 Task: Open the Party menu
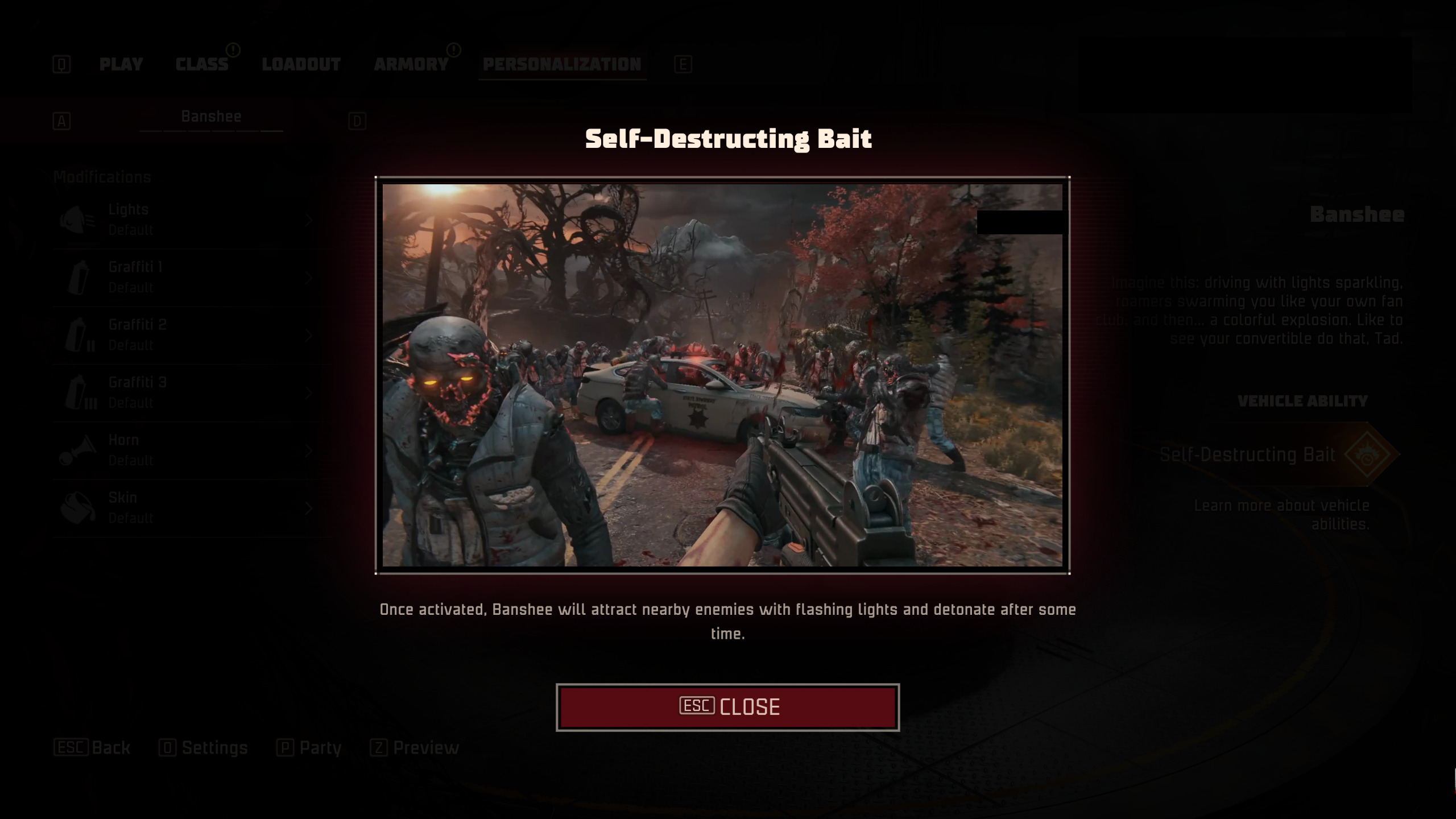[x=309, y=747]
